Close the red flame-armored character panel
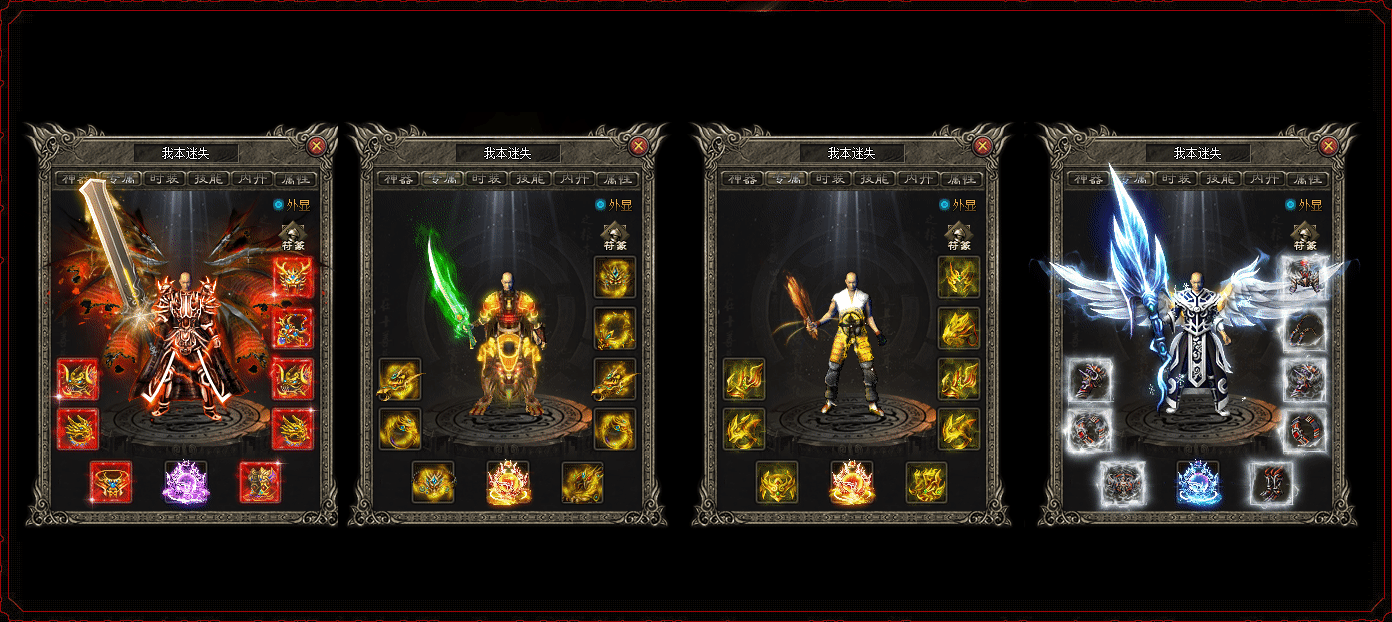The width and height of the screenshot is (1392, 622). pos(317,146)
